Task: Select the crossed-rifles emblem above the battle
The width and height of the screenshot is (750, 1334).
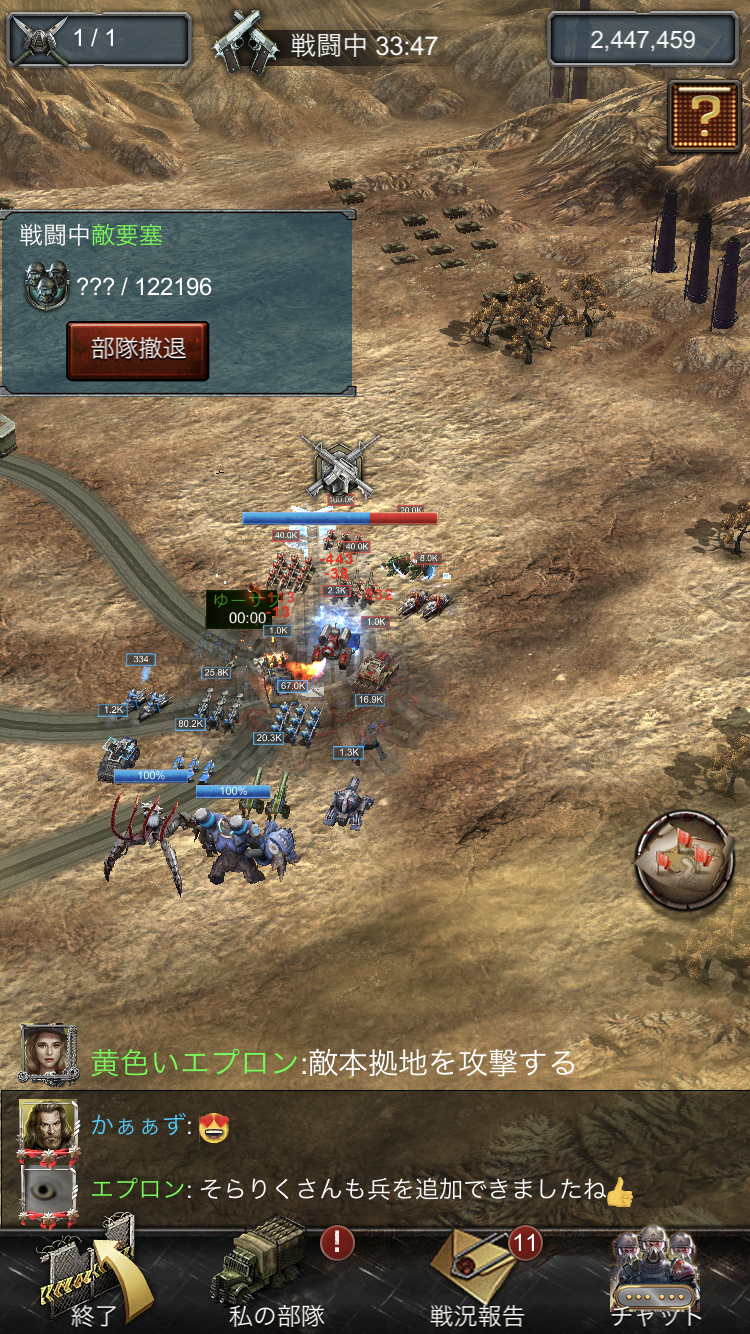Action: 341,466
